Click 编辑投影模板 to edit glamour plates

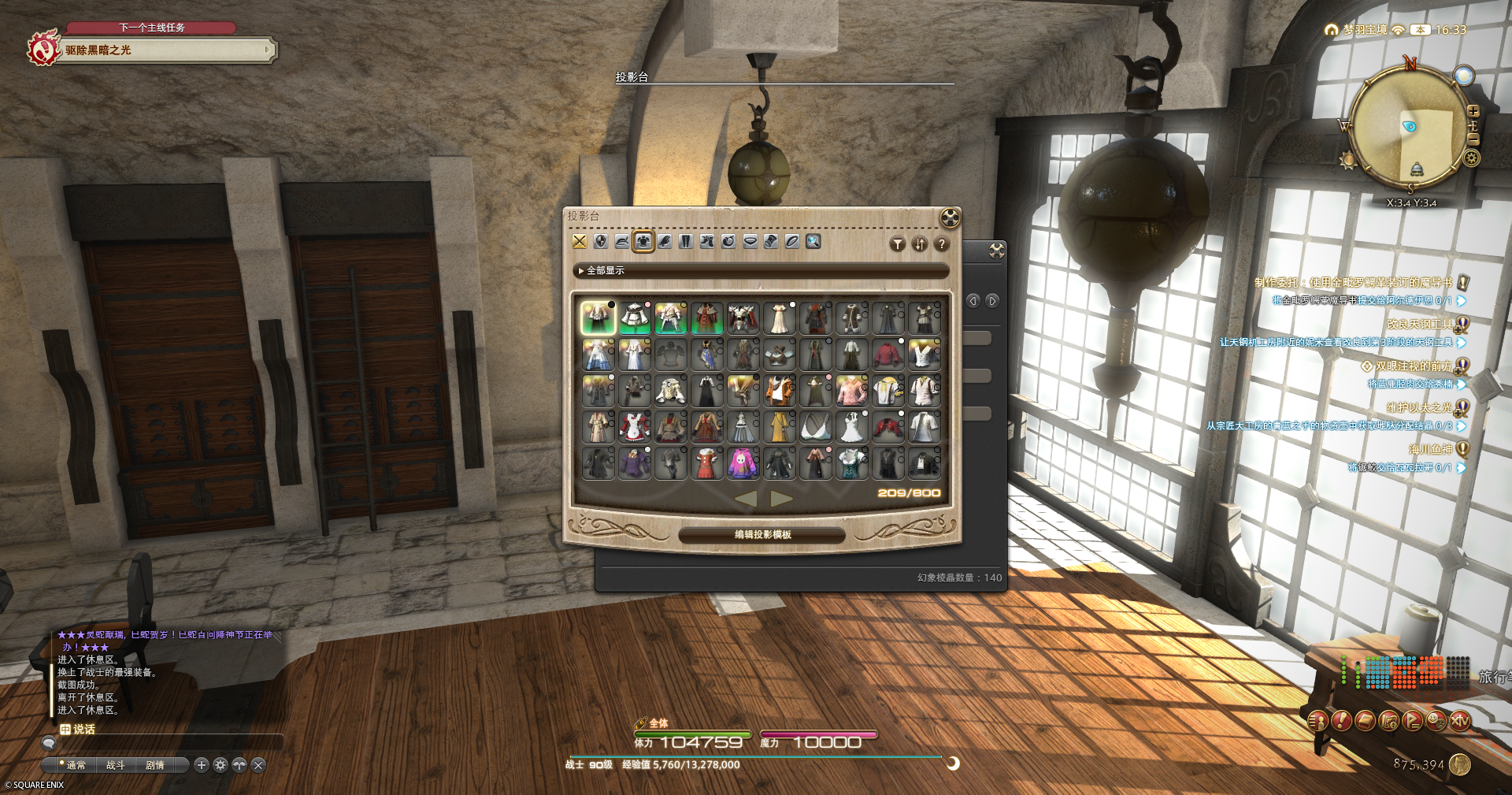click(x=762, y=535)
